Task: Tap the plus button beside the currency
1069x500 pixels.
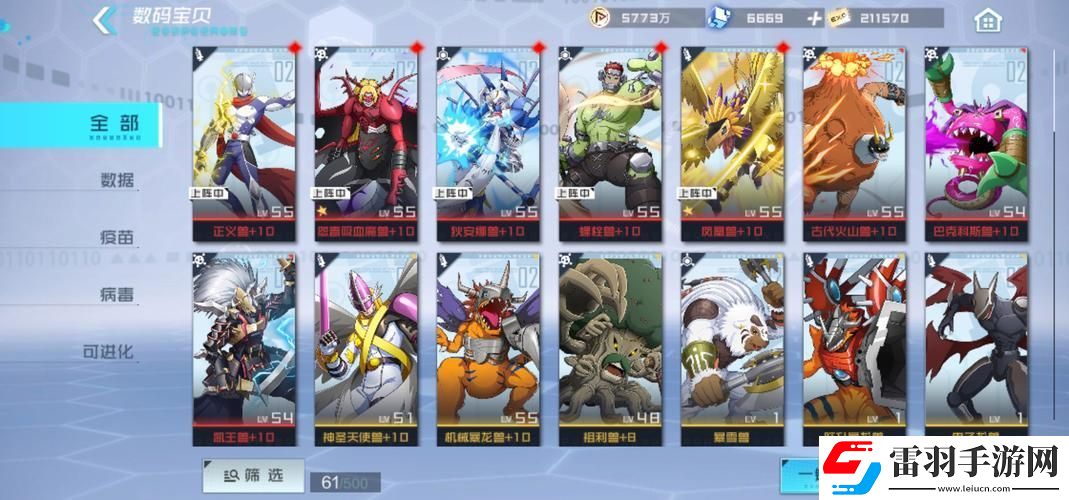Action: pos(815,18)
